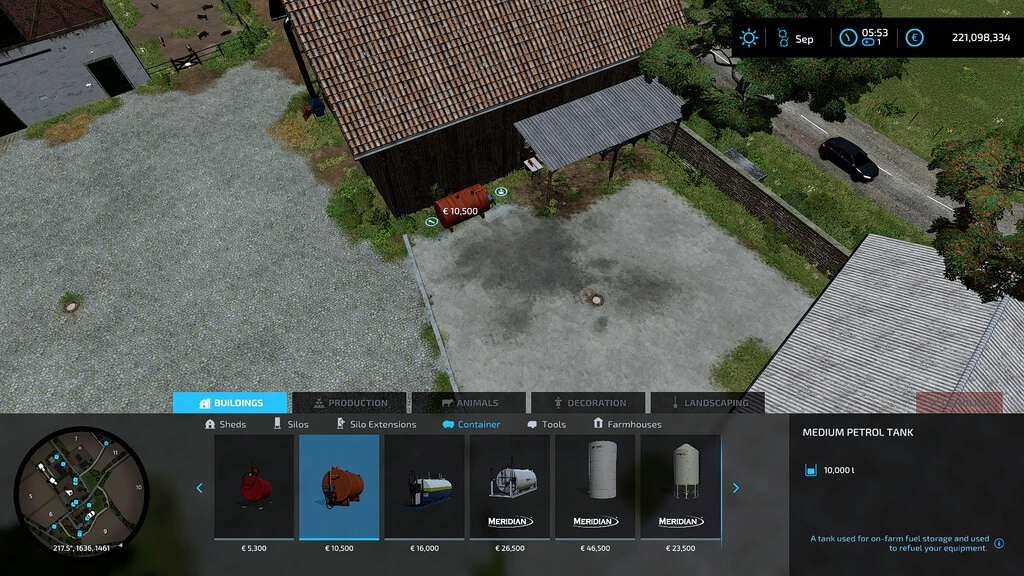Pick the €16,000 fuel tank item

[424, 487]
